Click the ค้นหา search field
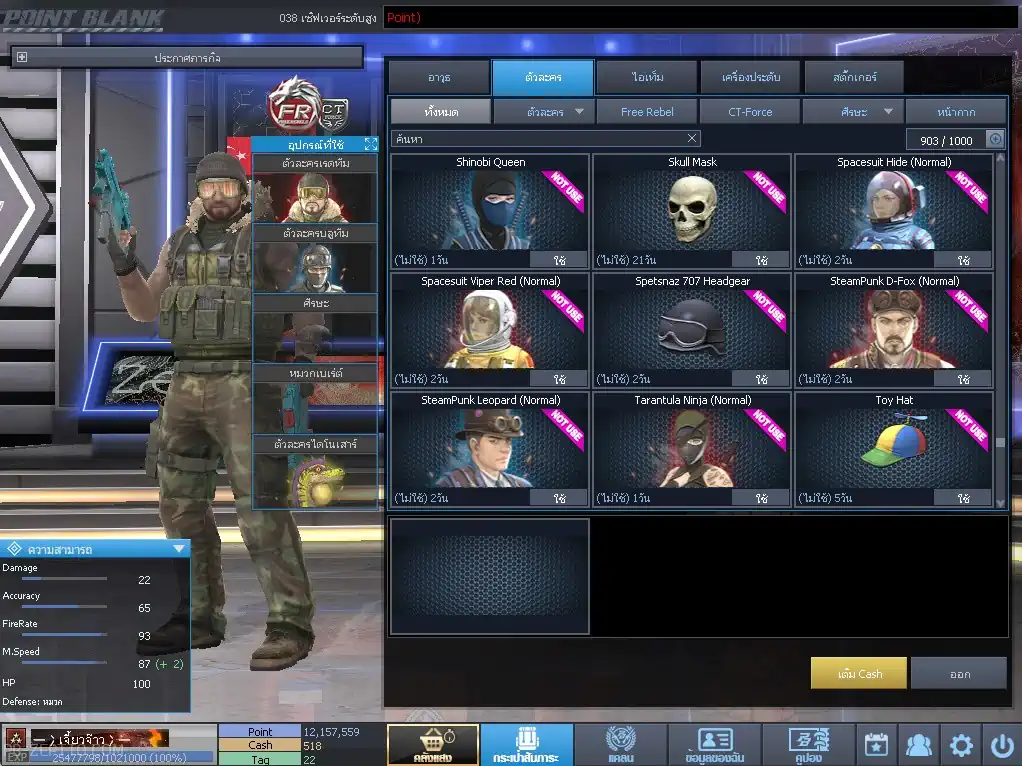Screen dimensions: 1022x766 540,139
